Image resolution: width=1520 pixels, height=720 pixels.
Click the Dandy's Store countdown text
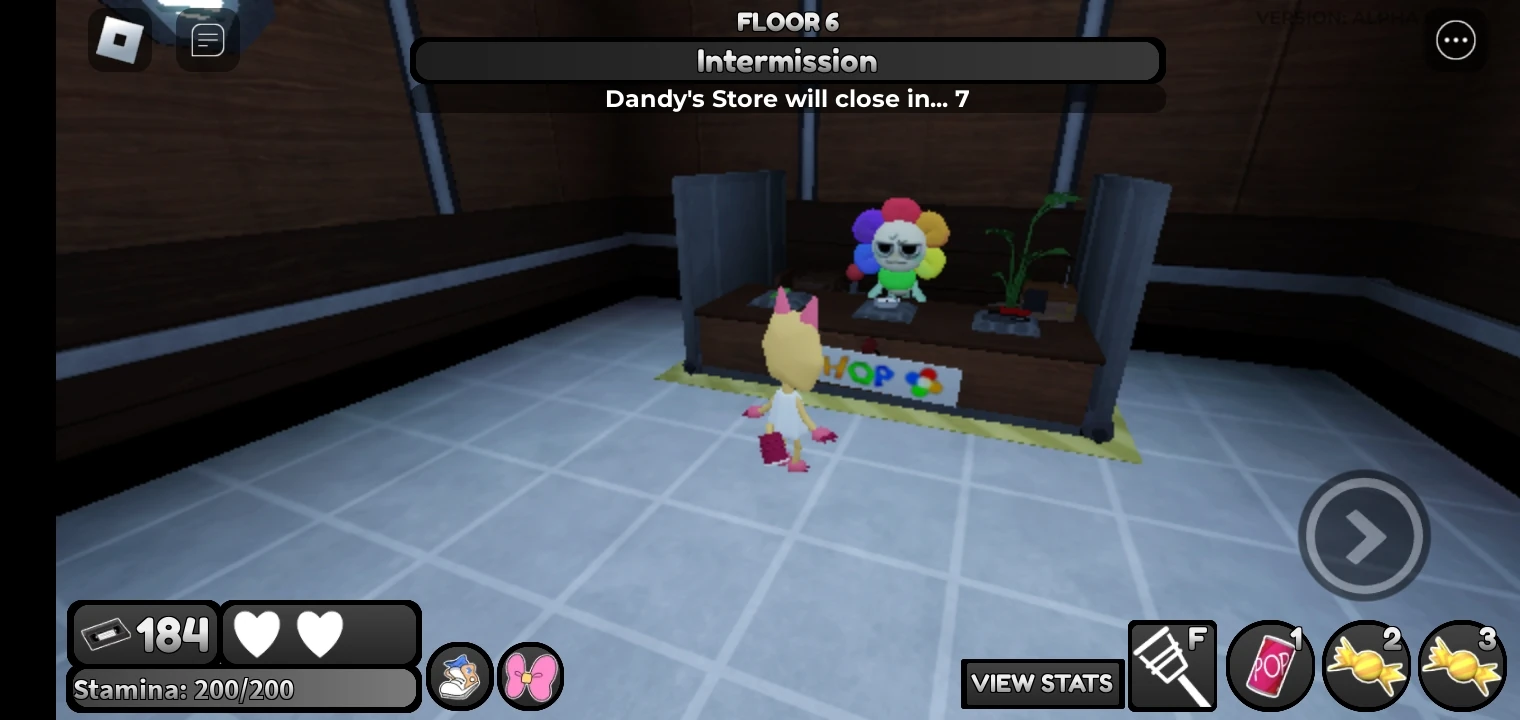click(x=787, y=98)
